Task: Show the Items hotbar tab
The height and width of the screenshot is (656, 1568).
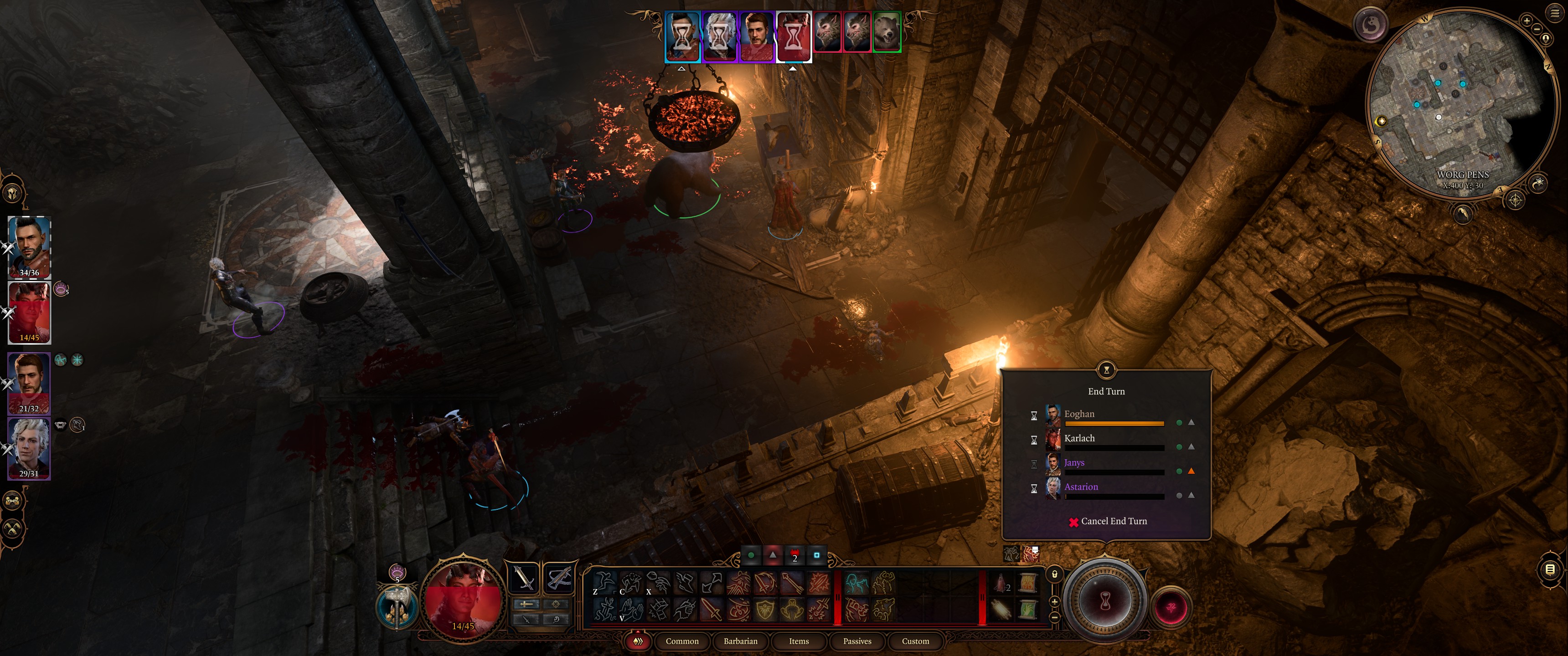Action: [799, 641]
